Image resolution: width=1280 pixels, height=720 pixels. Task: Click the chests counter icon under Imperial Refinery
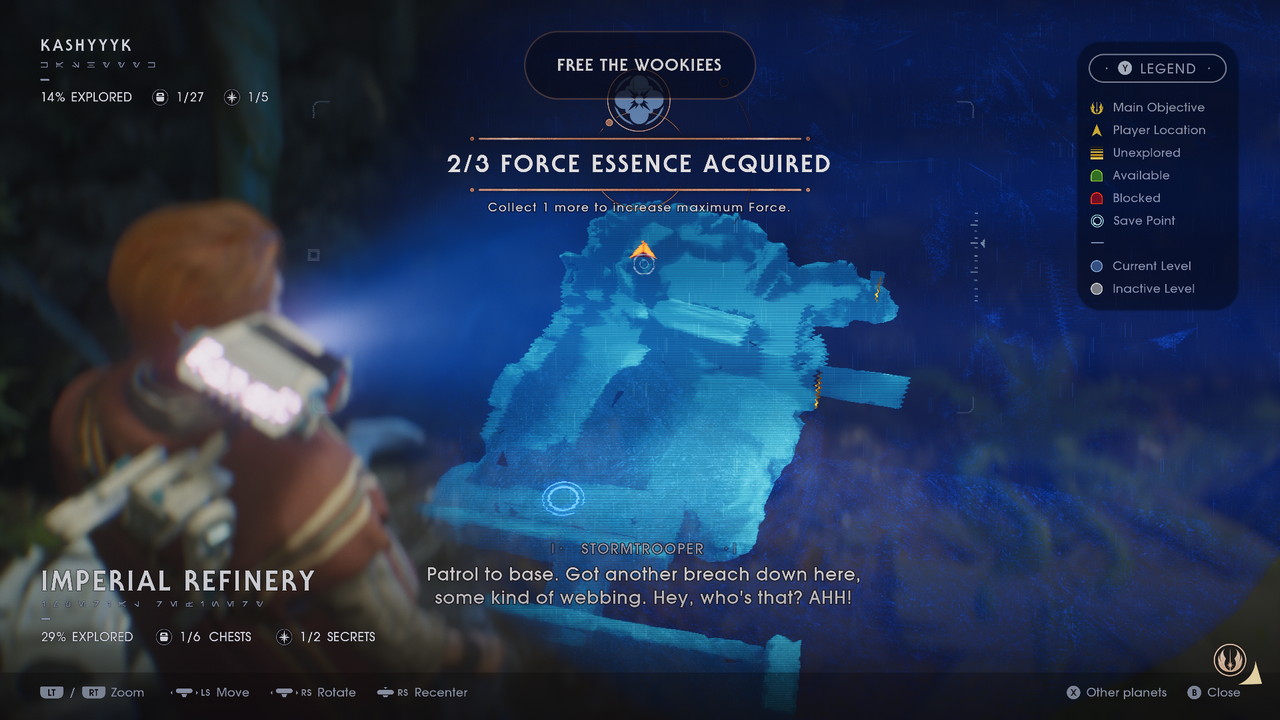[x=163, y=636]
